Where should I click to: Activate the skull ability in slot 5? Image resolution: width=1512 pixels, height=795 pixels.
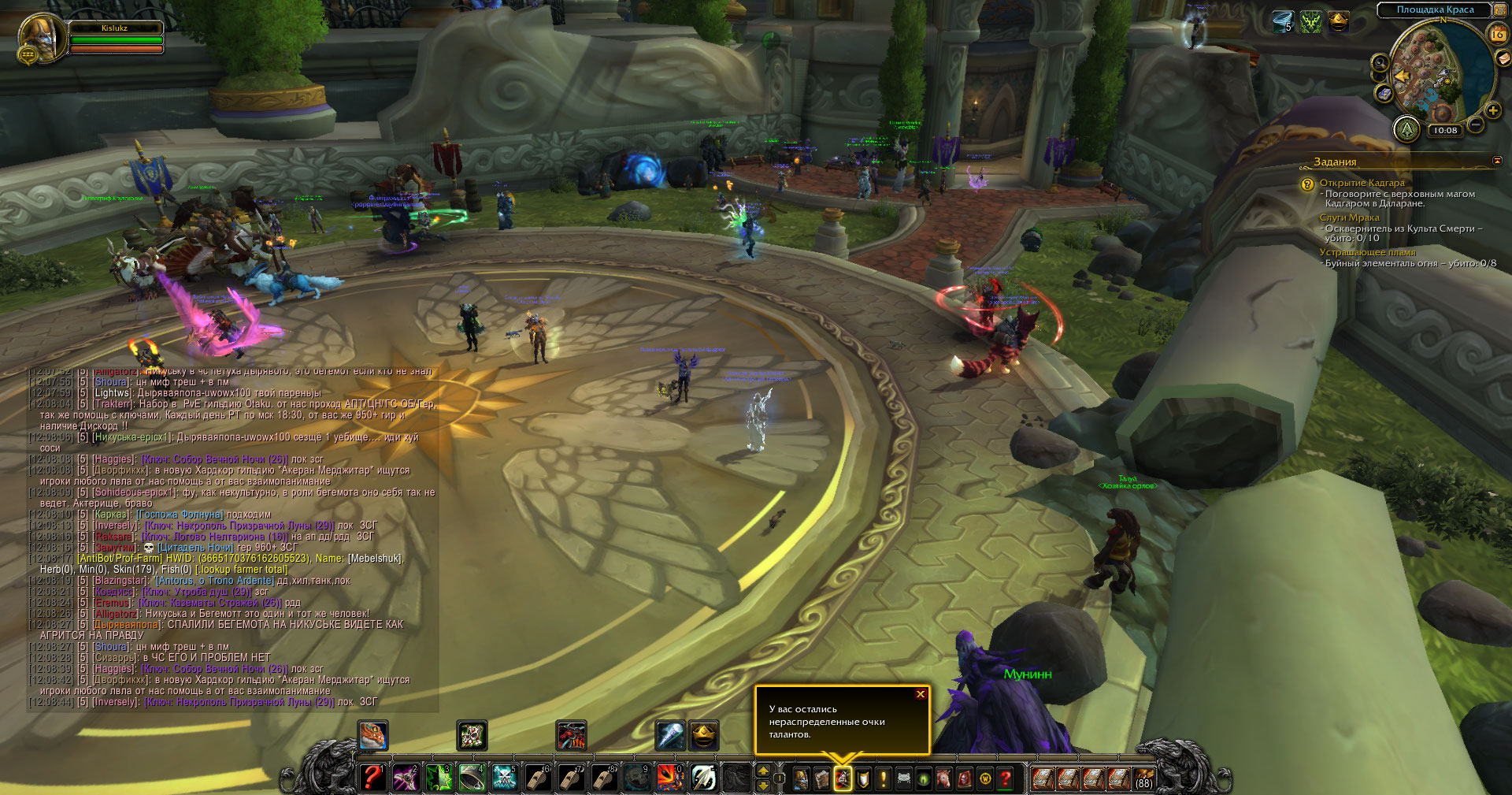(504, 778)
